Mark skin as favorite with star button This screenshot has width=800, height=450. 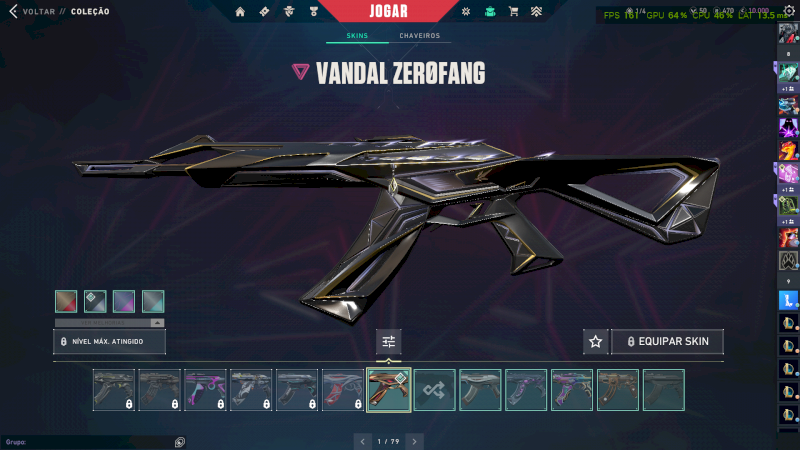pyautogui.click(x=596, y=342)
